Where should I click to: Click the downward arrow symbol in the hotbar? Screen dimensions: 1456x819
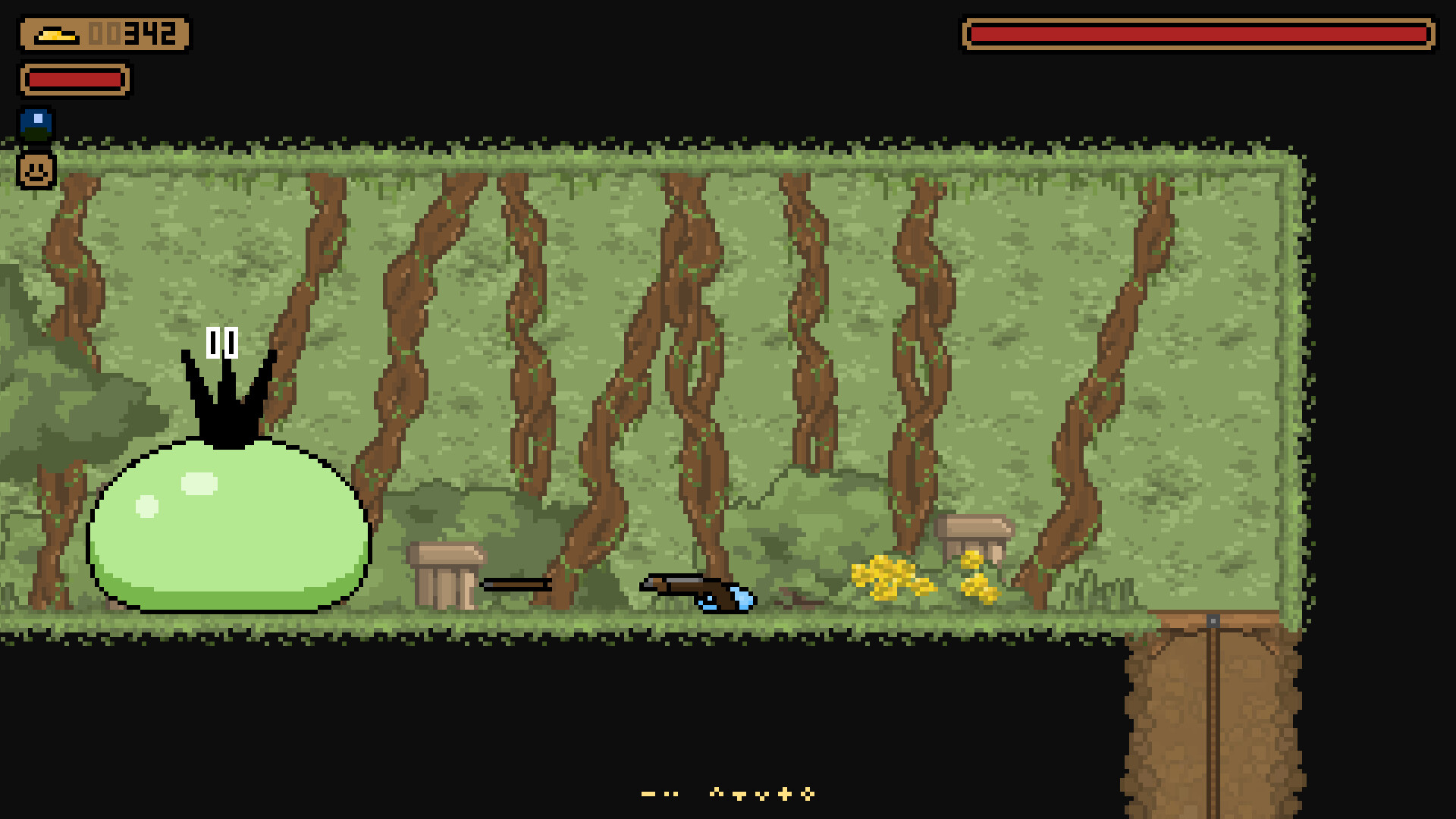coord(761,795)
